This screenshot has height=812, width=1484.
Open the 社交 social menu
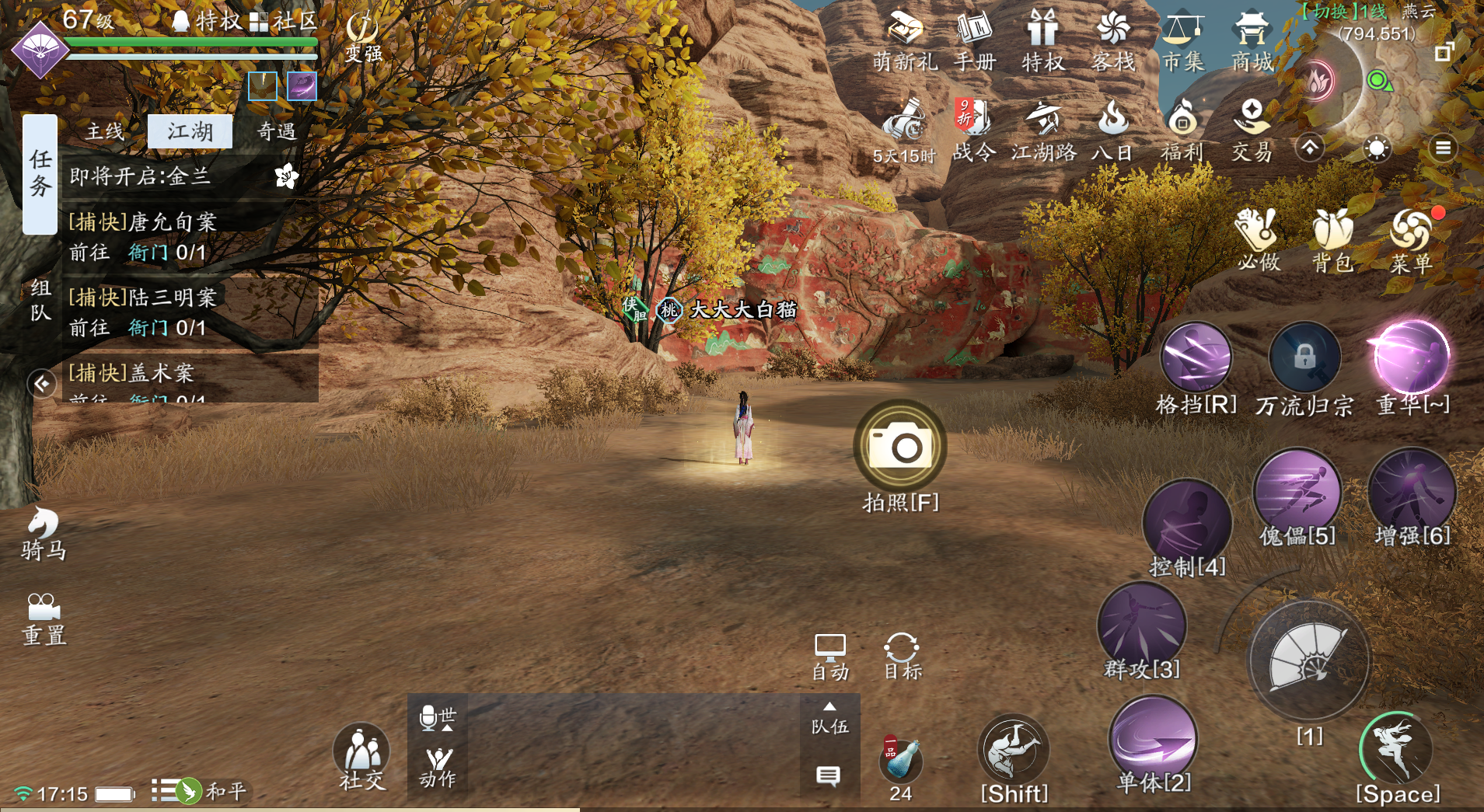[x=361, y=756]
